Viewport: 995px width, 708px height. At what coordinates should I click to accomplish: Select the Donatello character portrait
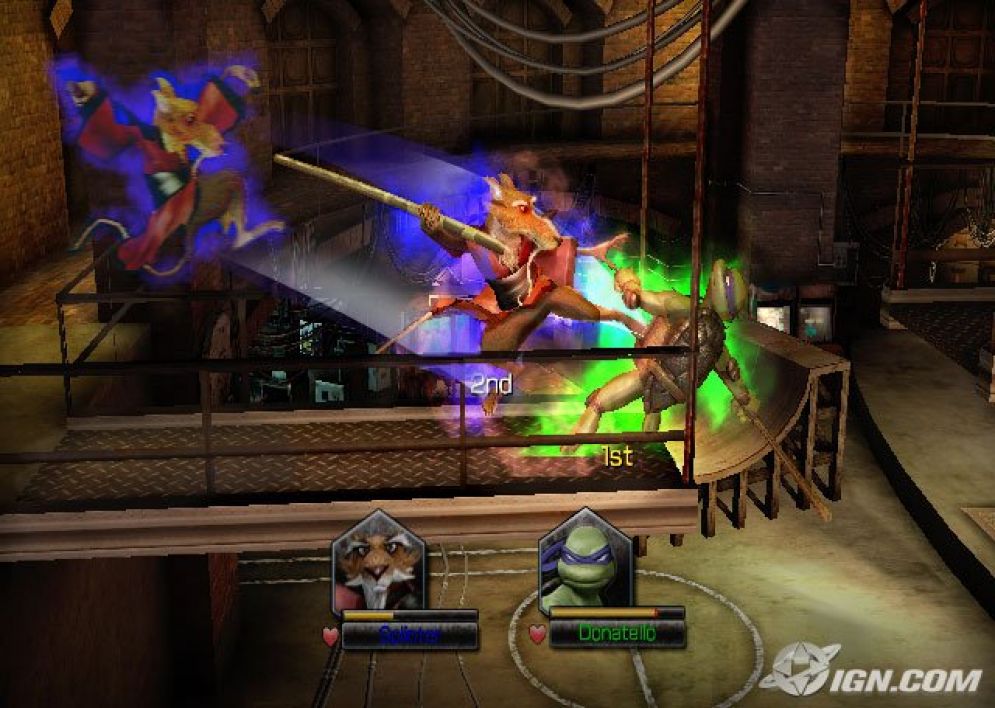tap(585, 562)
